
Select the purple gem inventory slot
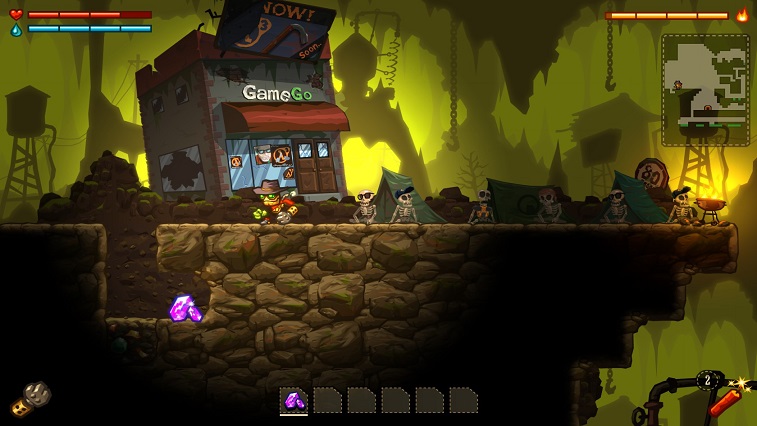pyautogui.click(x=294, y=400)
